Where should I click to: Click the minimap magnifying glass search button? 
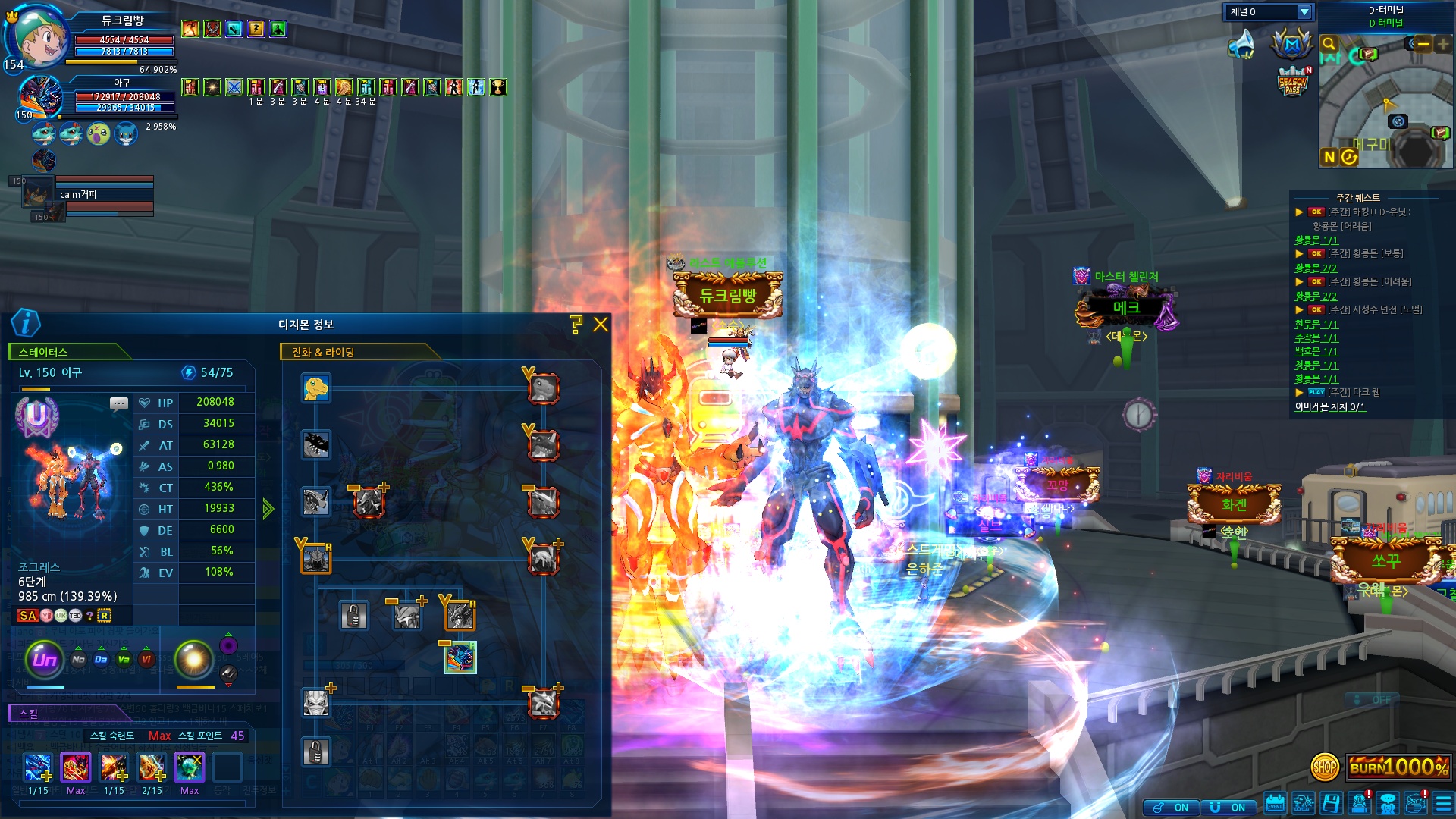click(x=1329, y=44)
